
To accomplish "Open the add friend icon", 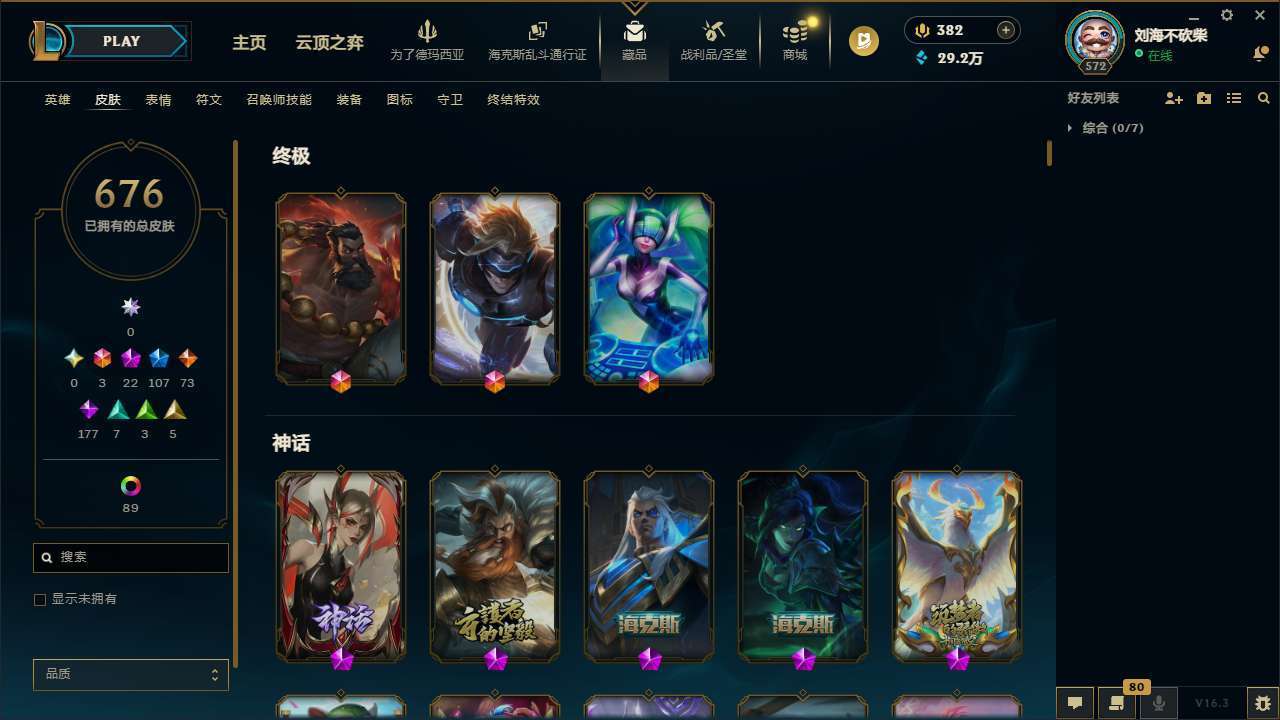I will pos(1174,98).
